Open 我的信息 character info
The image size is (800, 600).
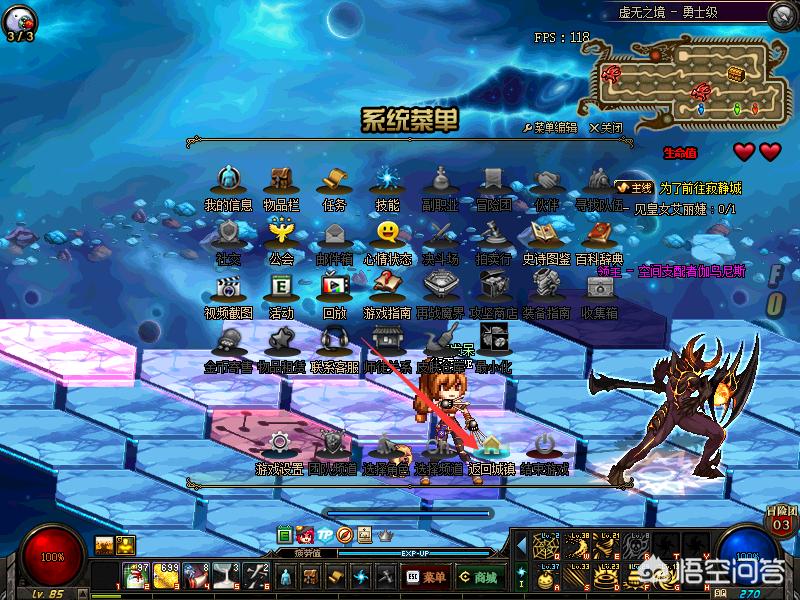coord(229,181)
